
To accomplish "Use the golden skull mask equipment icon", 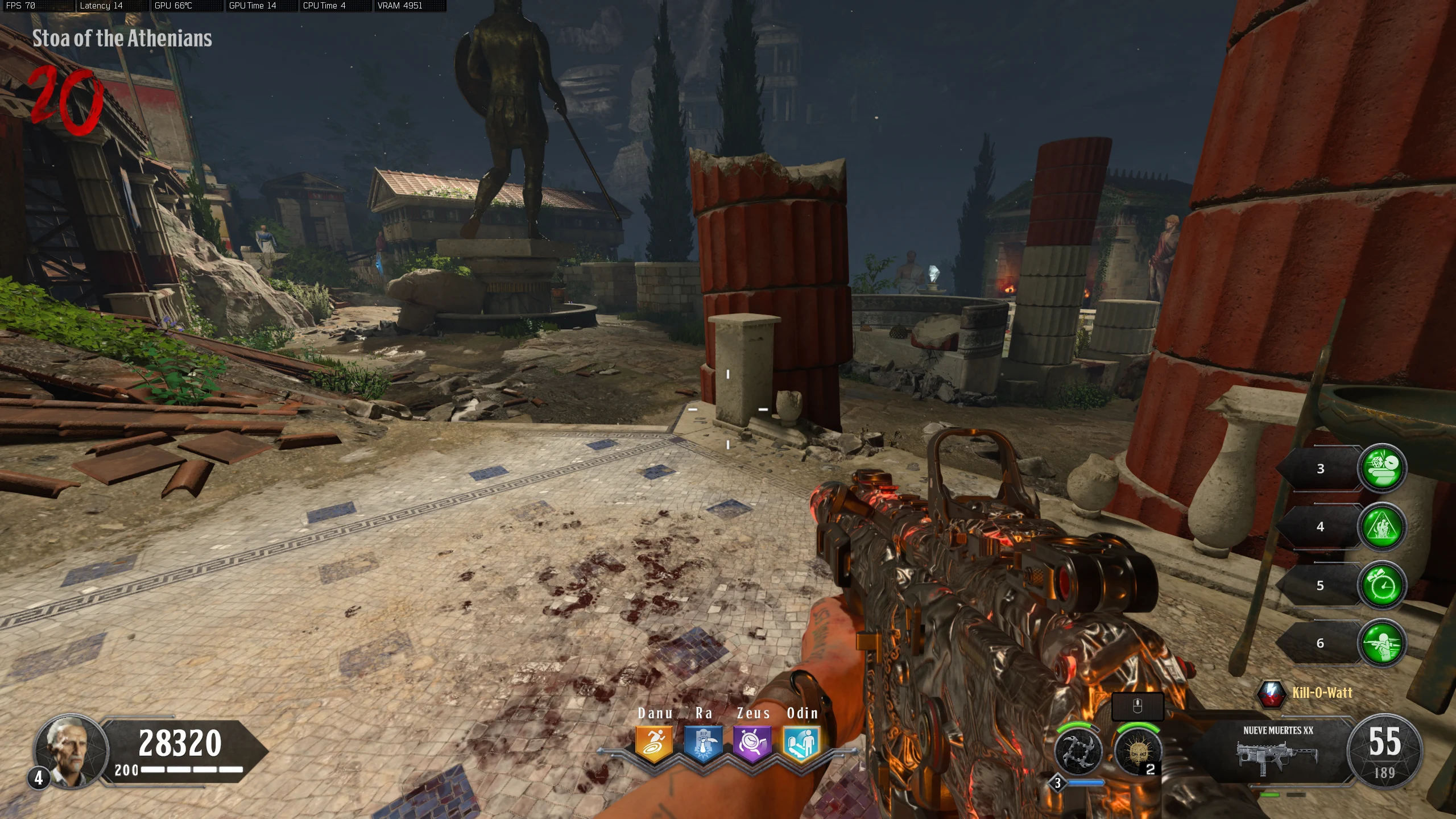I will 1137,751.
